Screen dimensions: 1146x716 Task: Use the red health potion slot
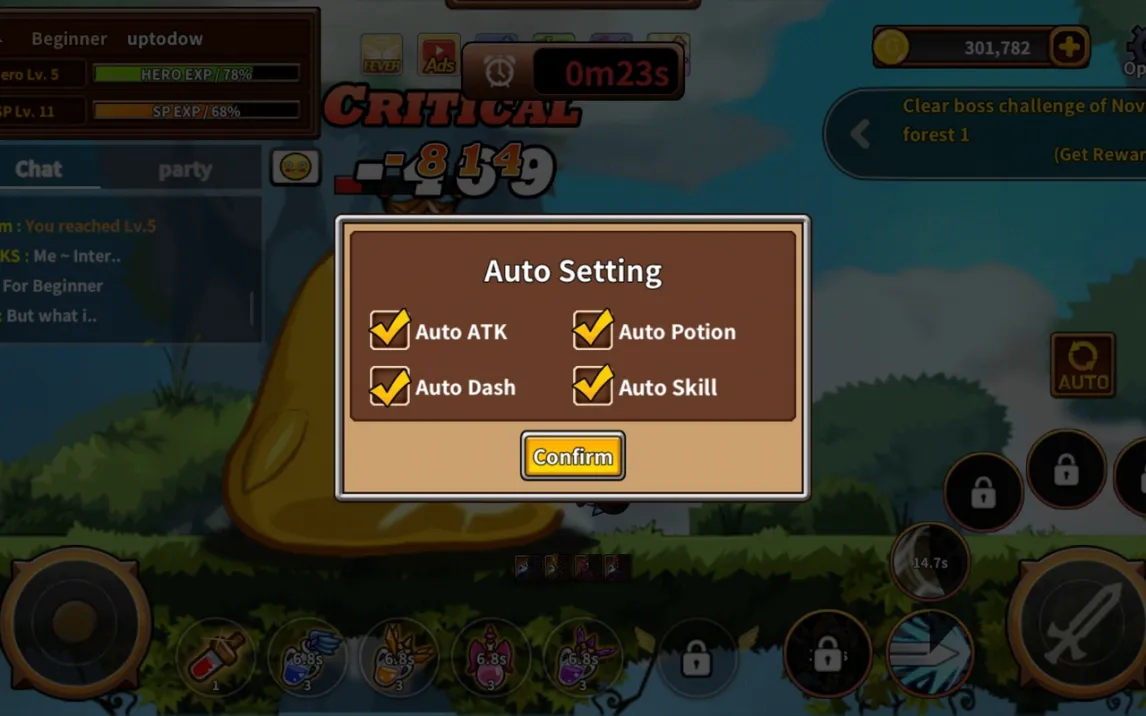pyautogui.click(x=215, y=657)
